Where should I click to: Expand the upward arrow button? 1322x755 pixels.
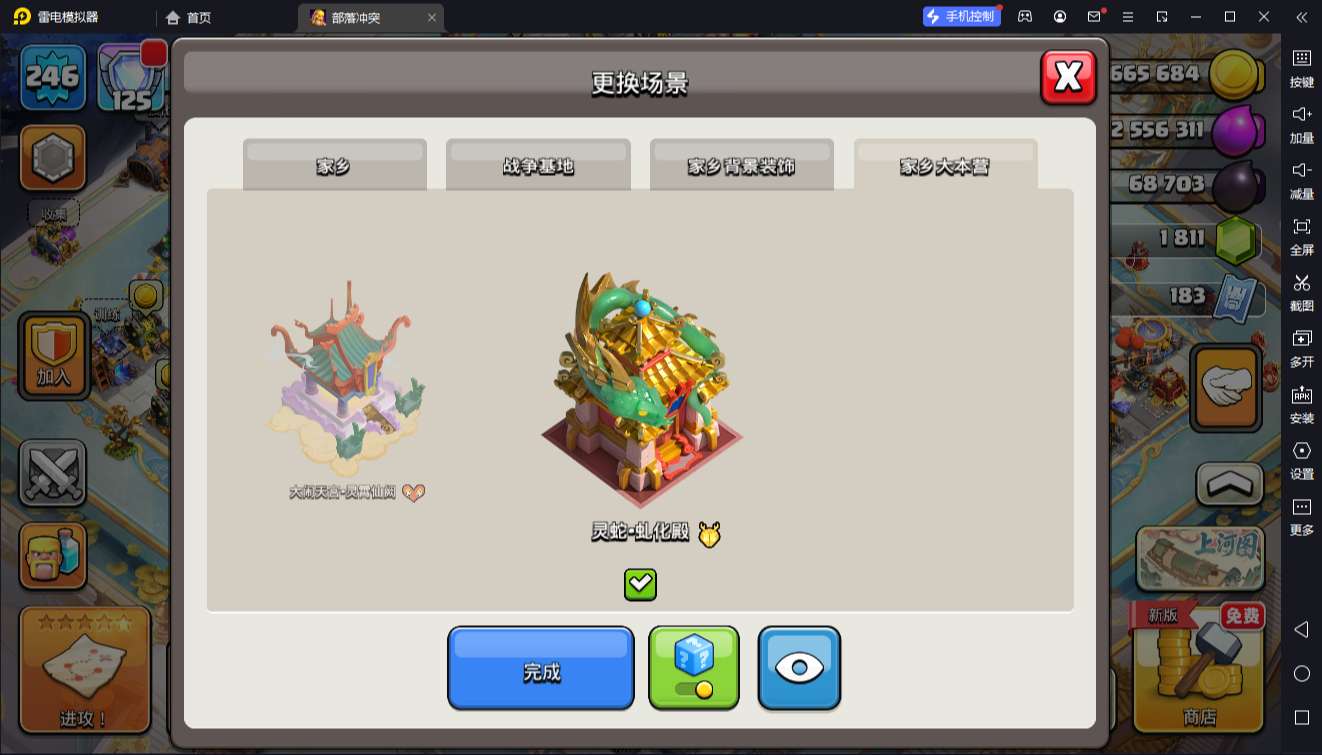coord(1230,484)
